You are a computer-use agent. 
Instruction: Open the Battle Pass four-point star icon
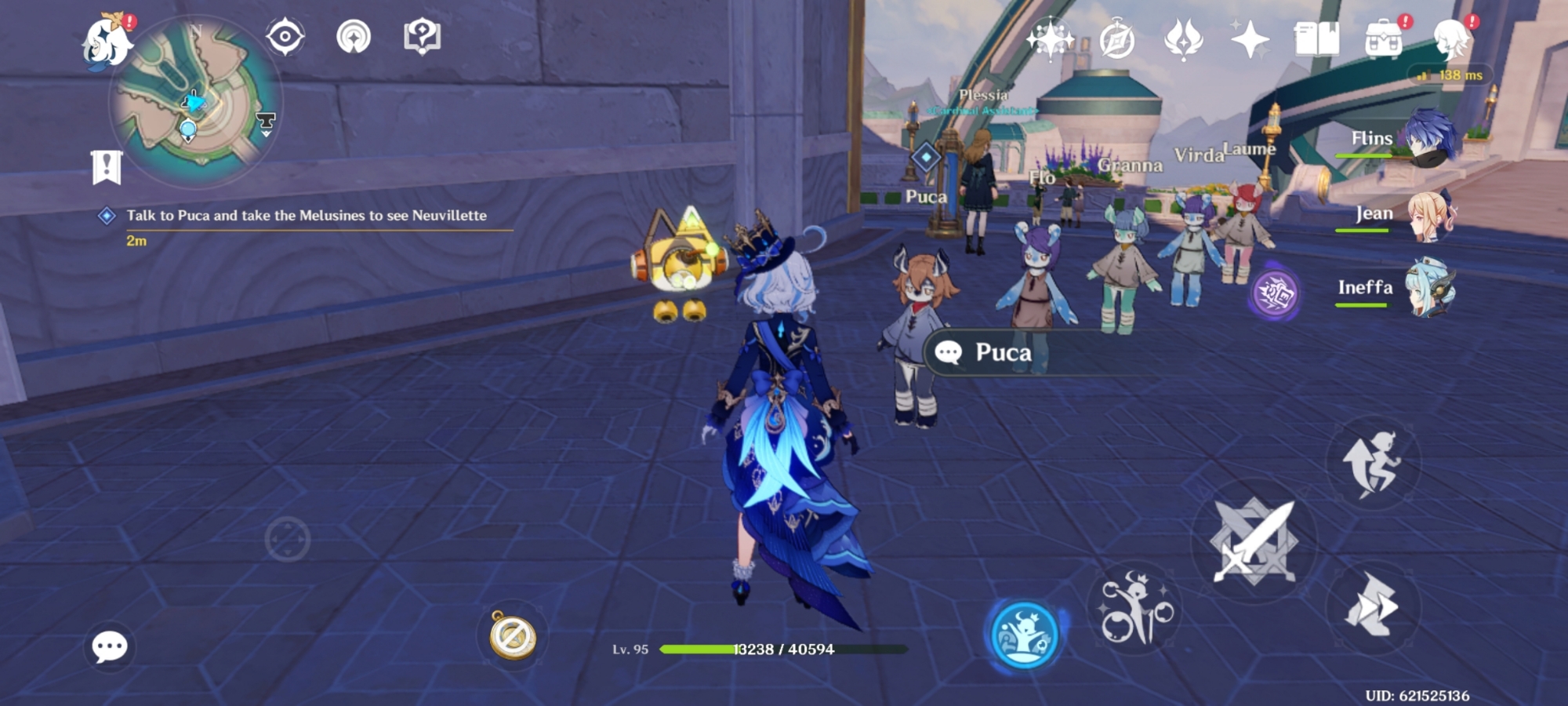click(1250, 38)
